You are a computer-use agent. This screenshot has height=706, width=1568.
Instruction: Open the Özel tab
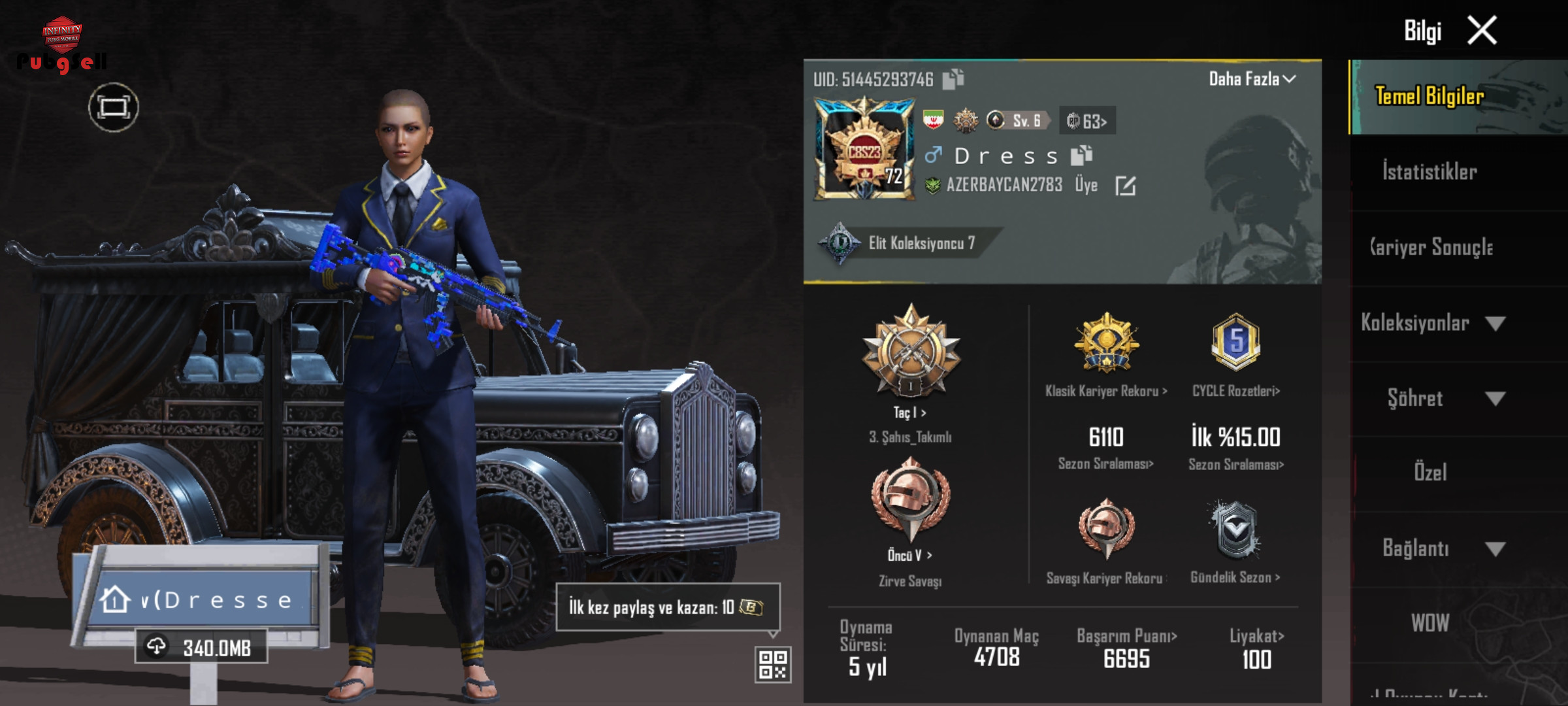click(x=1430, y=472)
